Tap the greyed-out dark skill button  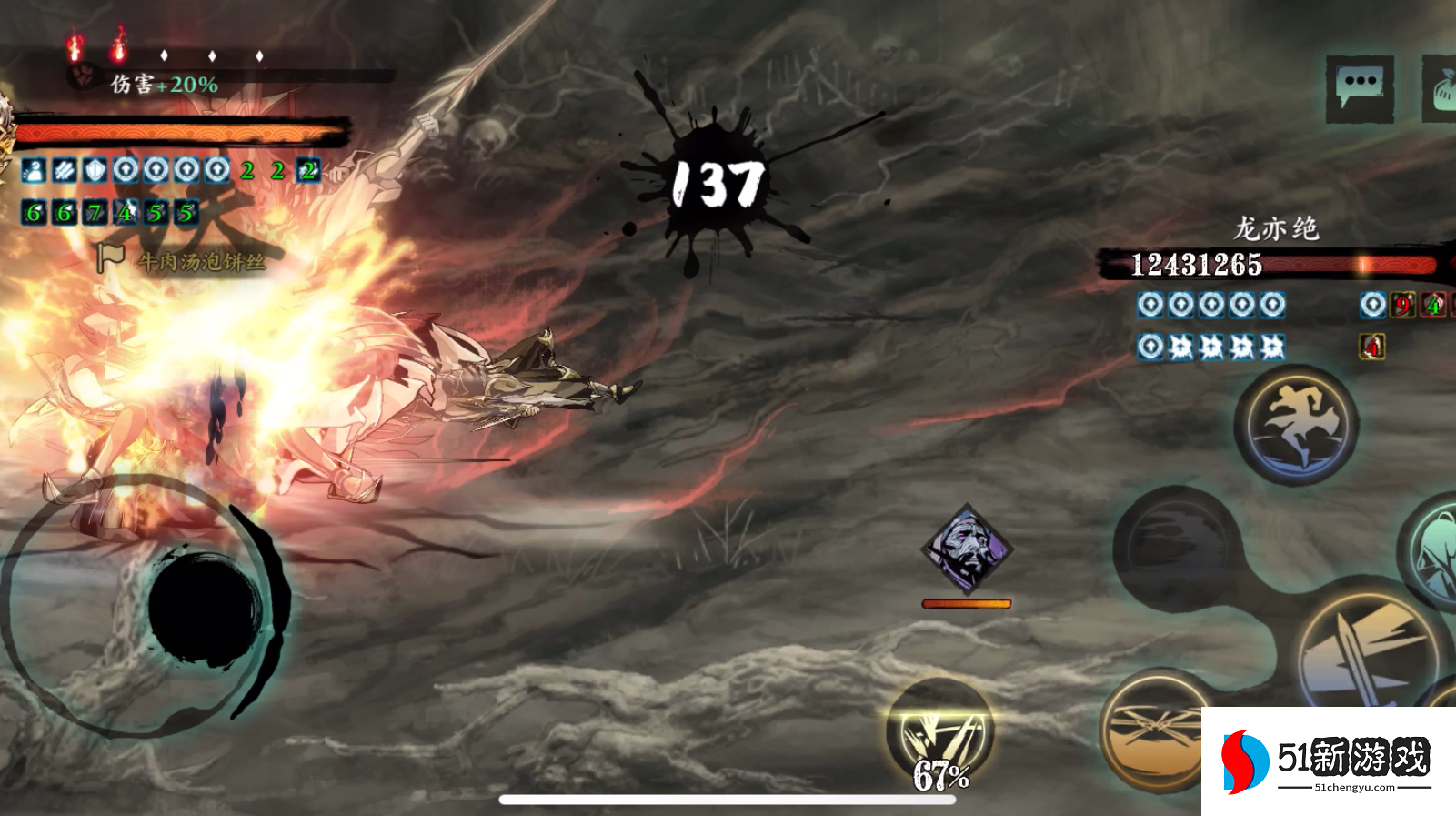[x=1178, y=548]
